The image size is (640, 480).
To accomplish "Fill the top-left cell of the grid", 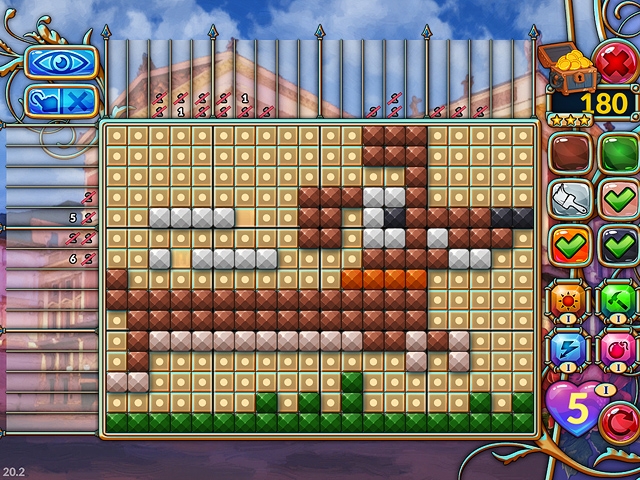I will 117,134.
